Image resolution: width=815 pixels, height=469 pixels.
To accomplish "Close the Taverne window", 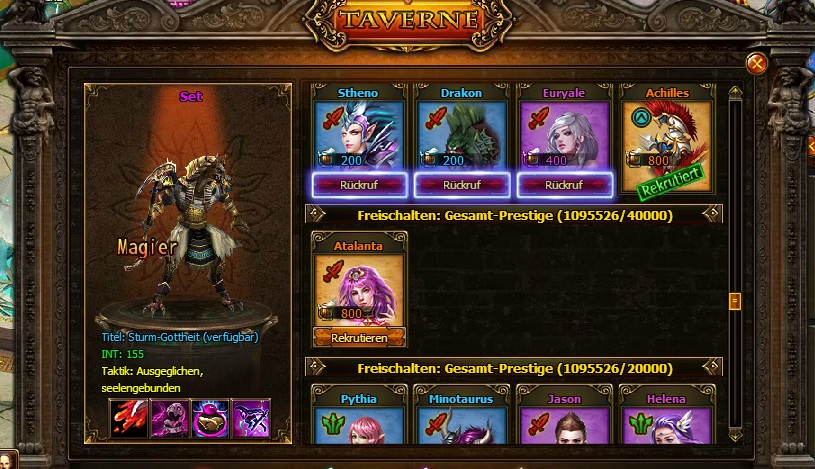I will (757, 64).
